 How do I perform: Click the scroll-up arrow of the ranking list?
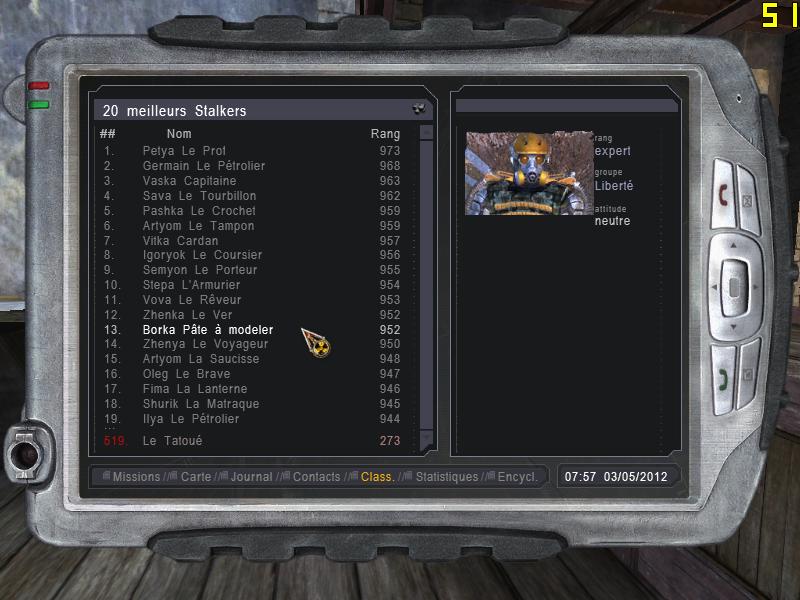pos(426,132)
